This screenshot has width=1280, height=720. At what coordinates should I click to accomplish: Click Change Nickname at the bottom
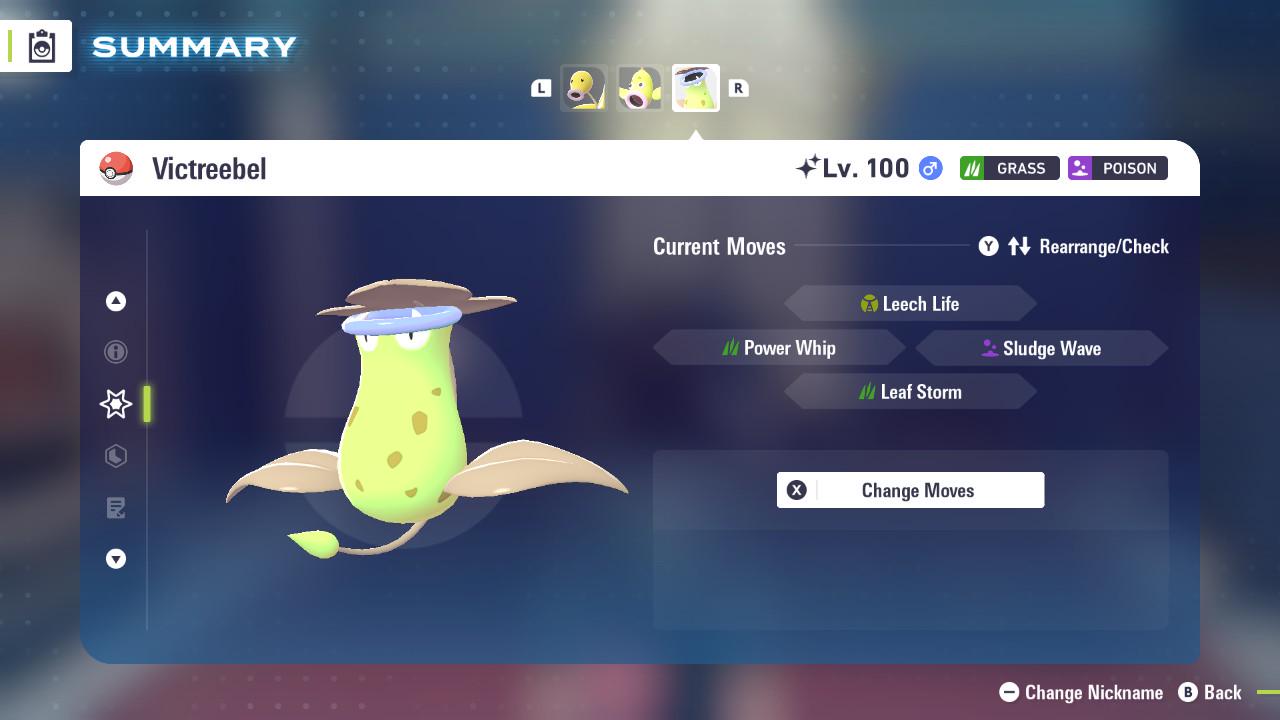(1081, 692)
